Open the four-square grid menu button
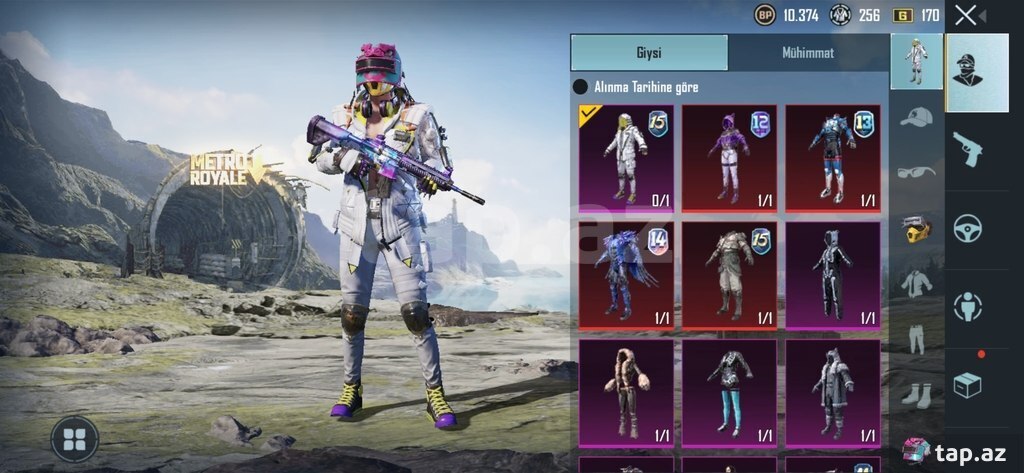 click(x=74, y=438)
